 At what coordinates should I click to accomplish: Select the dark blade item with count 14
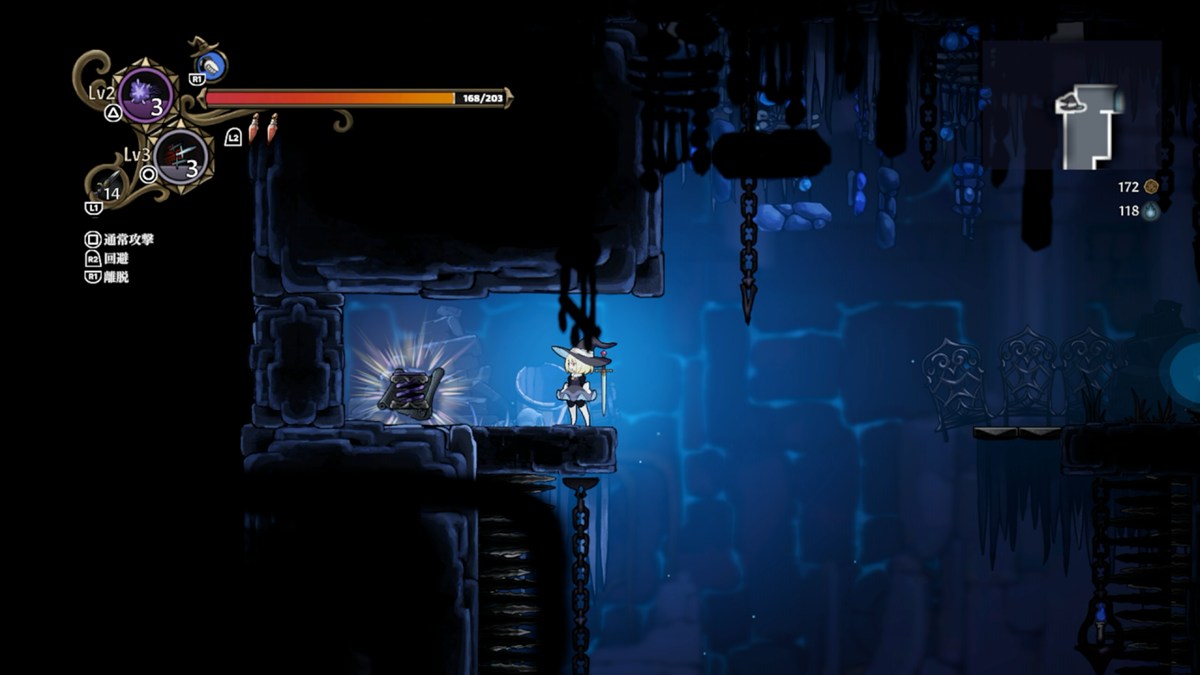[x=107, y=186]
